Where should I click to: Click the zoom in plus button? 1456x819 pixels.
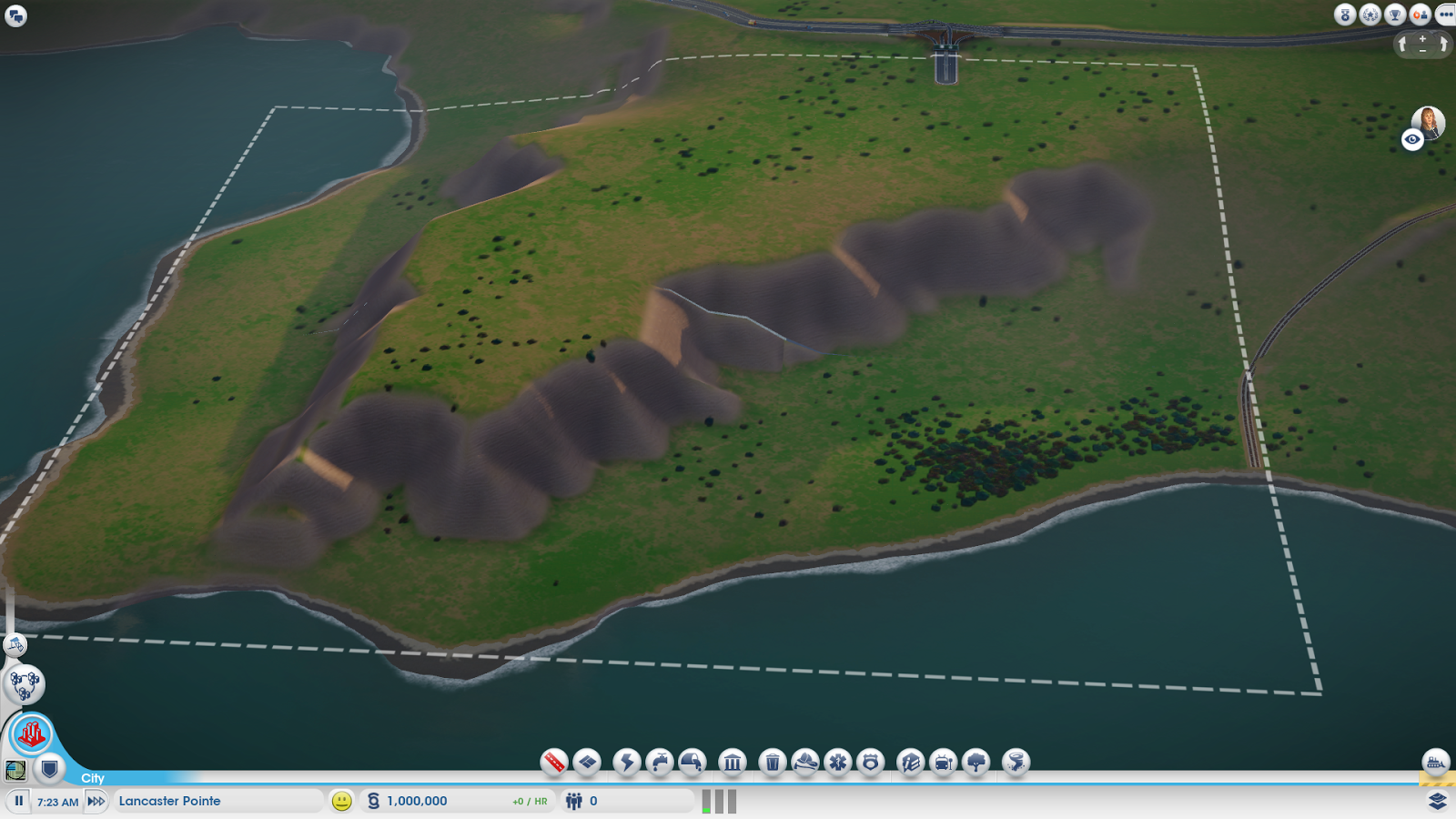pyautogui.click(x=1421, y=39)
